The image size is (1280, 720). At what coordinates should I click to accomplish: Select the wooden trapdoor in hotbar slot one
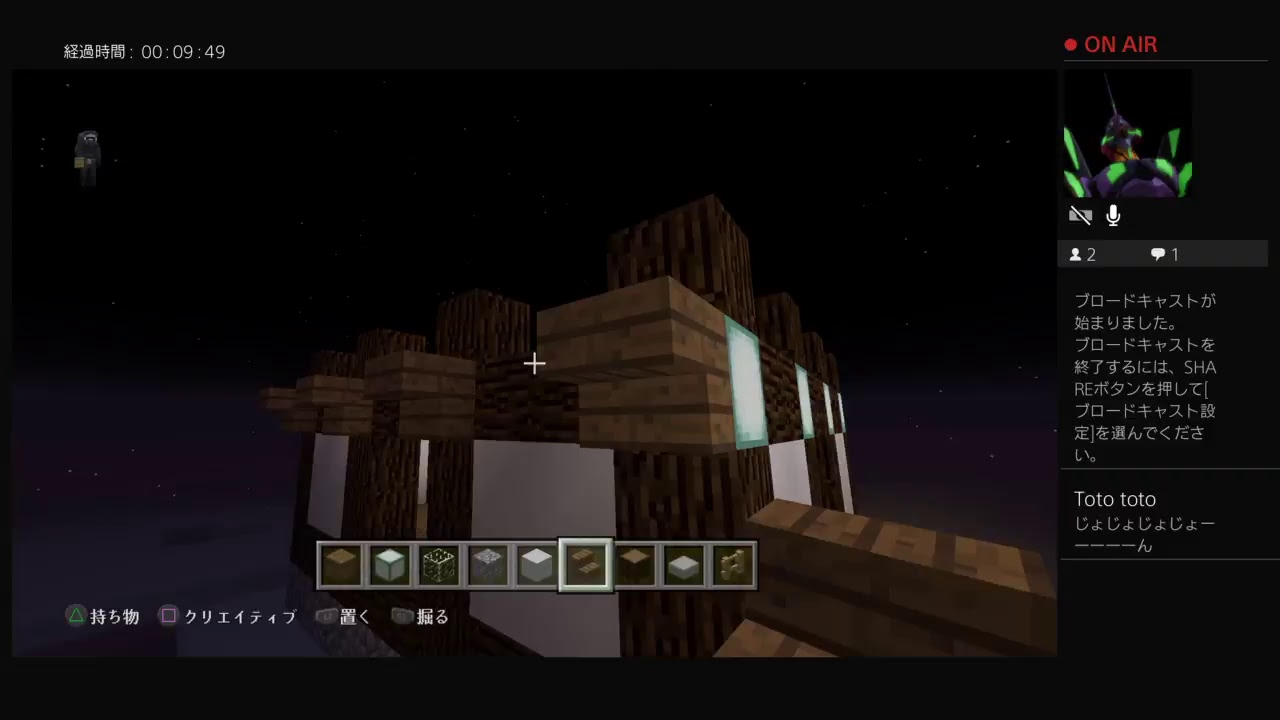pos(340,565)
